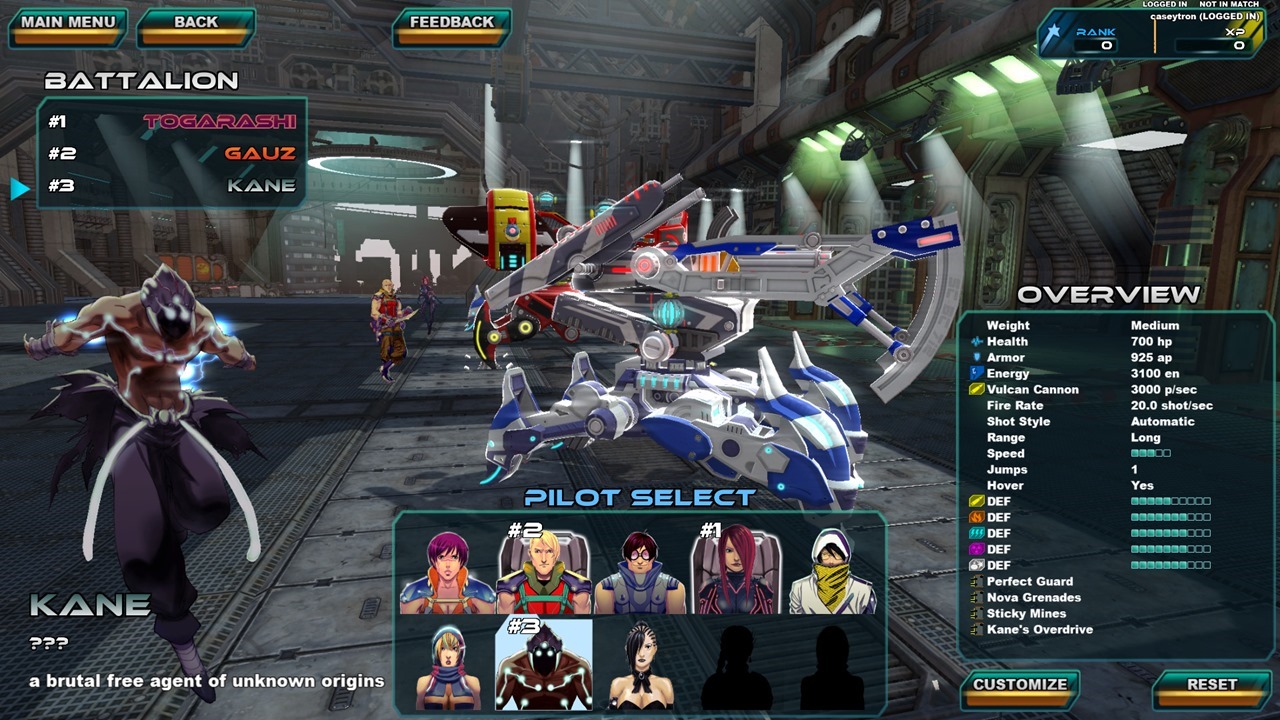Select the black-haired female pilot portrait
Screen dimensions: 1280x720
(640, 664)
